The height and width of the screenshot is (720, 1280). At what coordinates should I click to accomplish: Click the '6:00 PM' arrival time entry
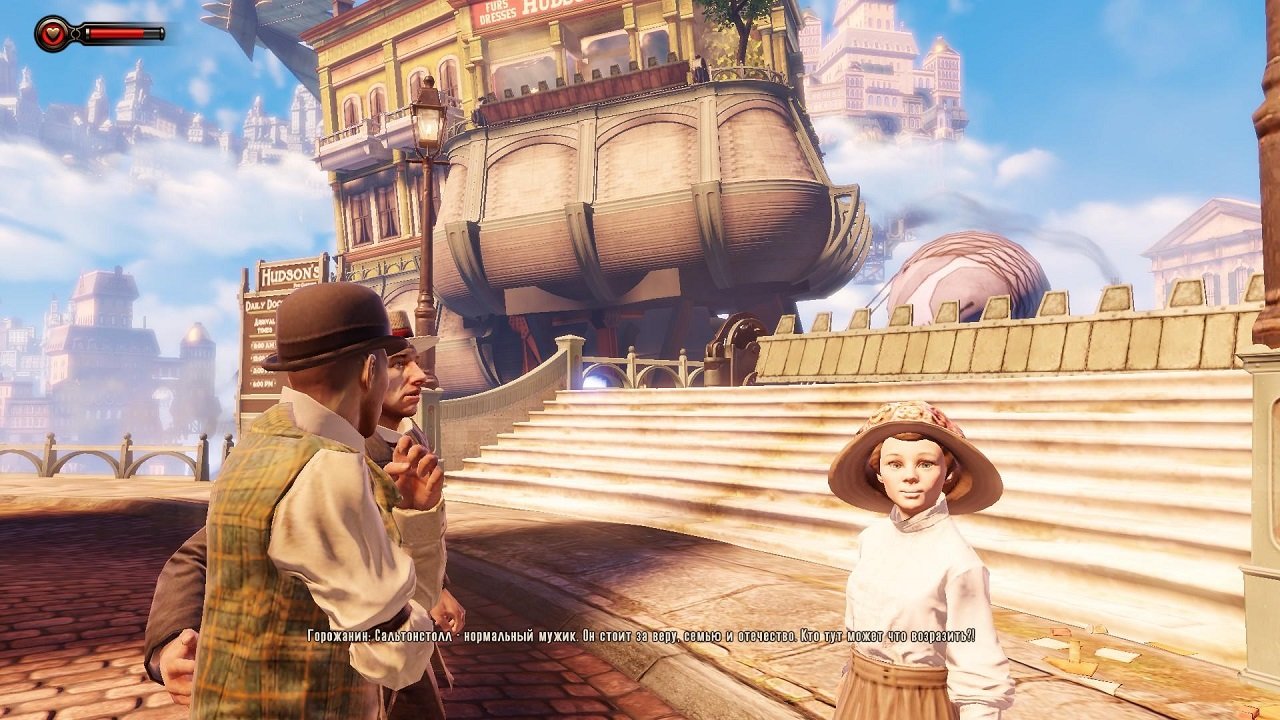[263, 382]
